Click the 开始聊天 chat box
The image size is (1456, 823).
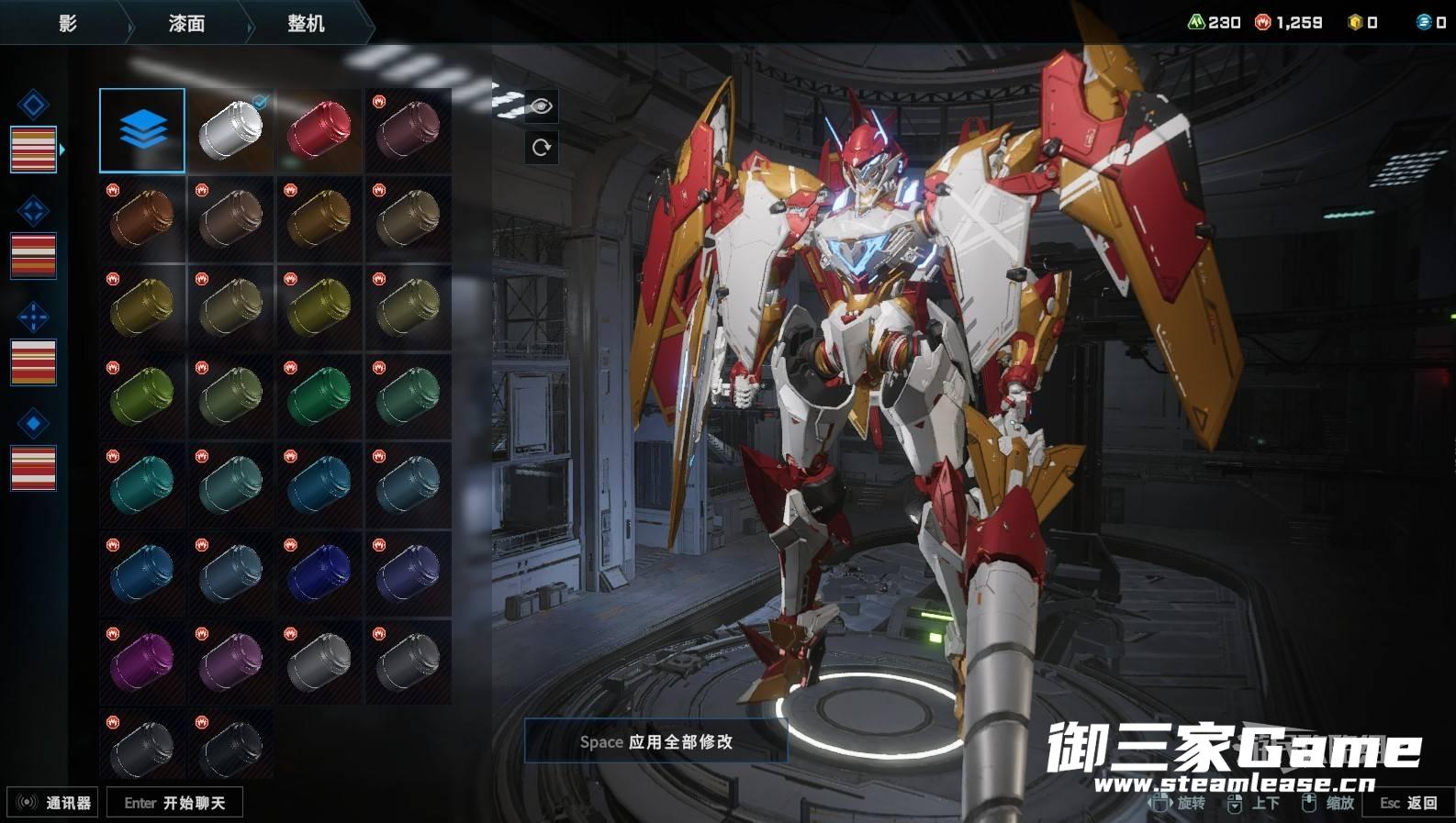174,803
